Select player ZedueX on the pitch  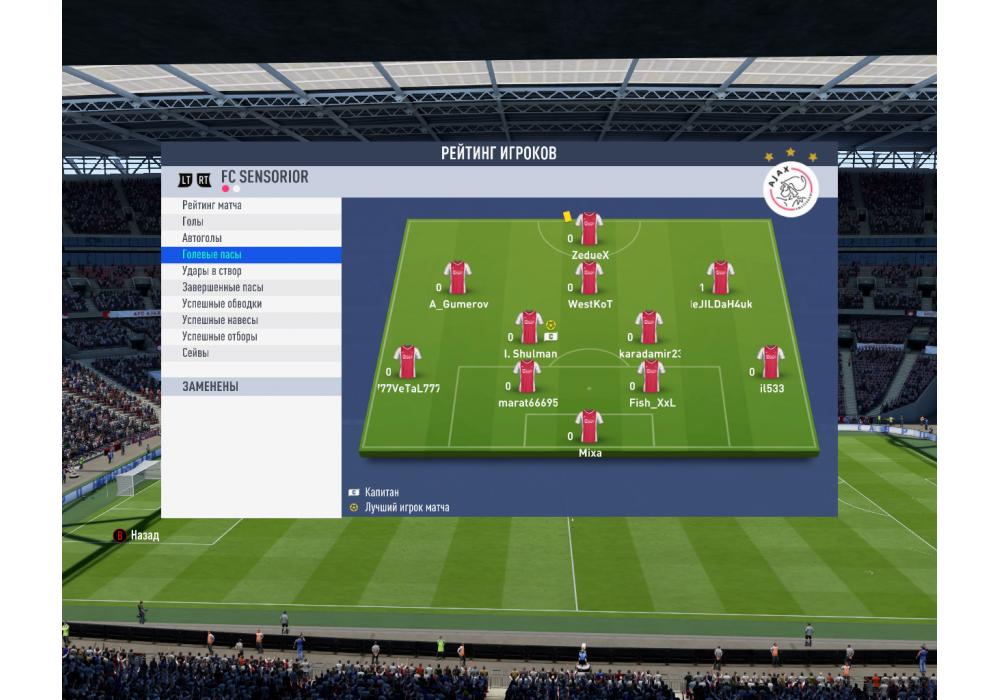click(589, 230)
